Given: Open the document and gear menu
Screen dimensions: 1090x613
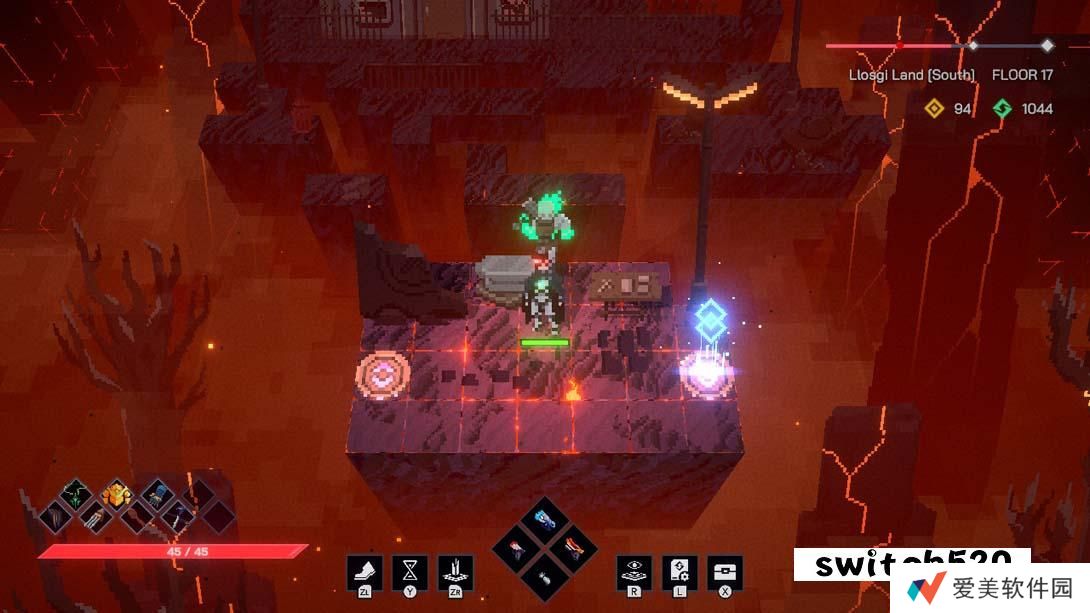Looking at the screenshot, I should pyautogui.click(x=679, y=572).
